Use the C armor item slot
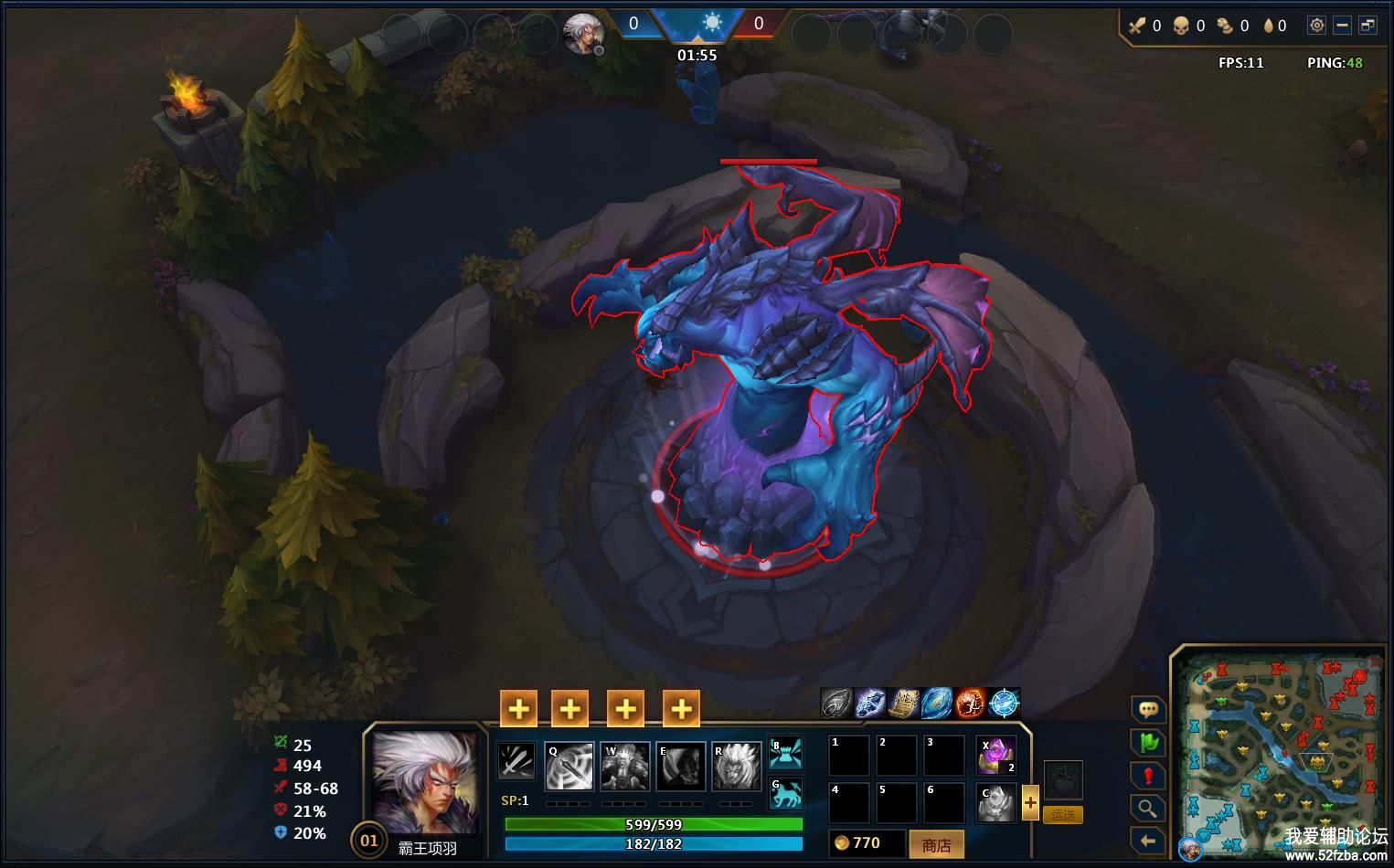 point(995,802)
